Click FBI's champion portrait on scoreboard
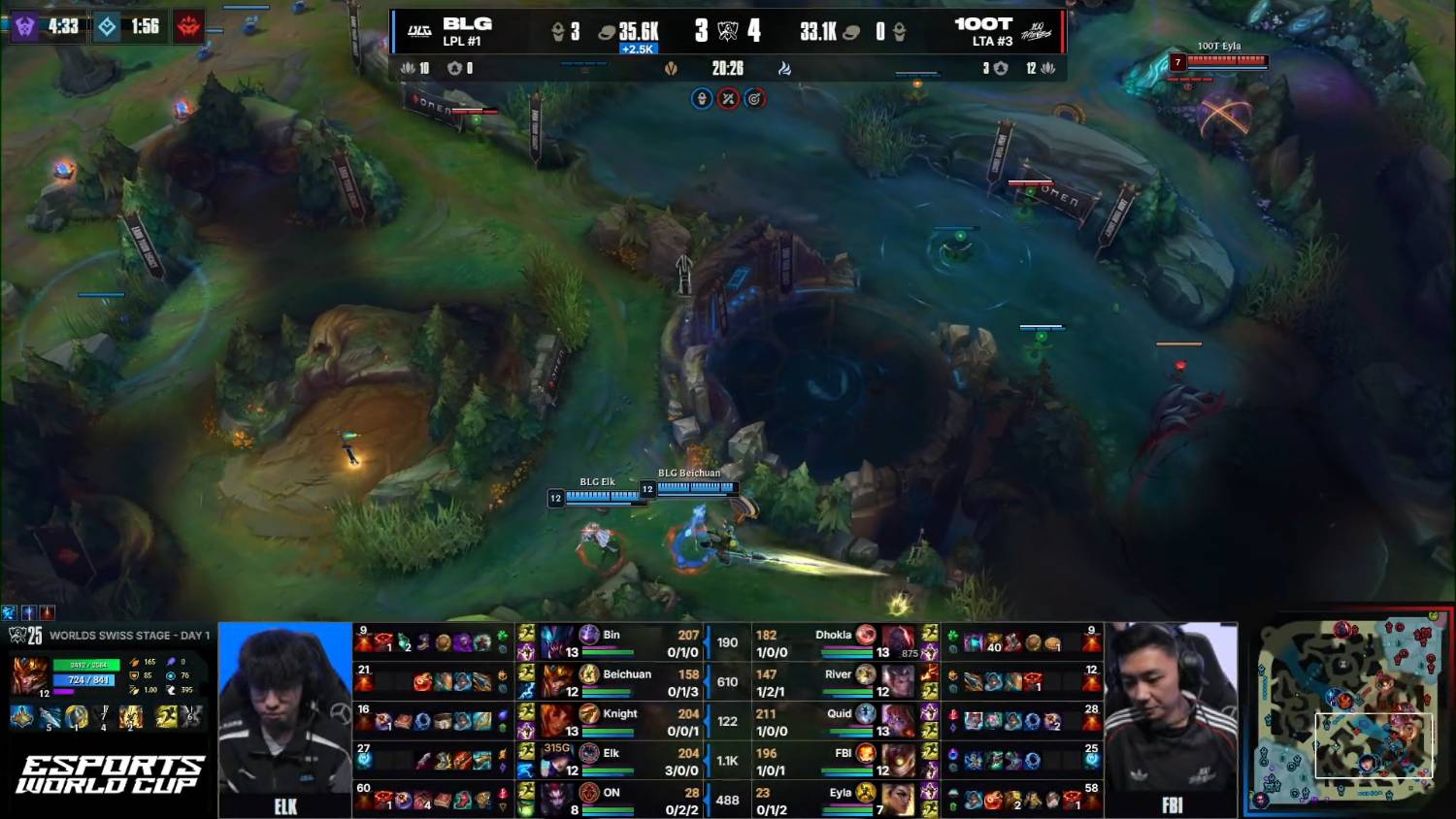 click(899, 760)
